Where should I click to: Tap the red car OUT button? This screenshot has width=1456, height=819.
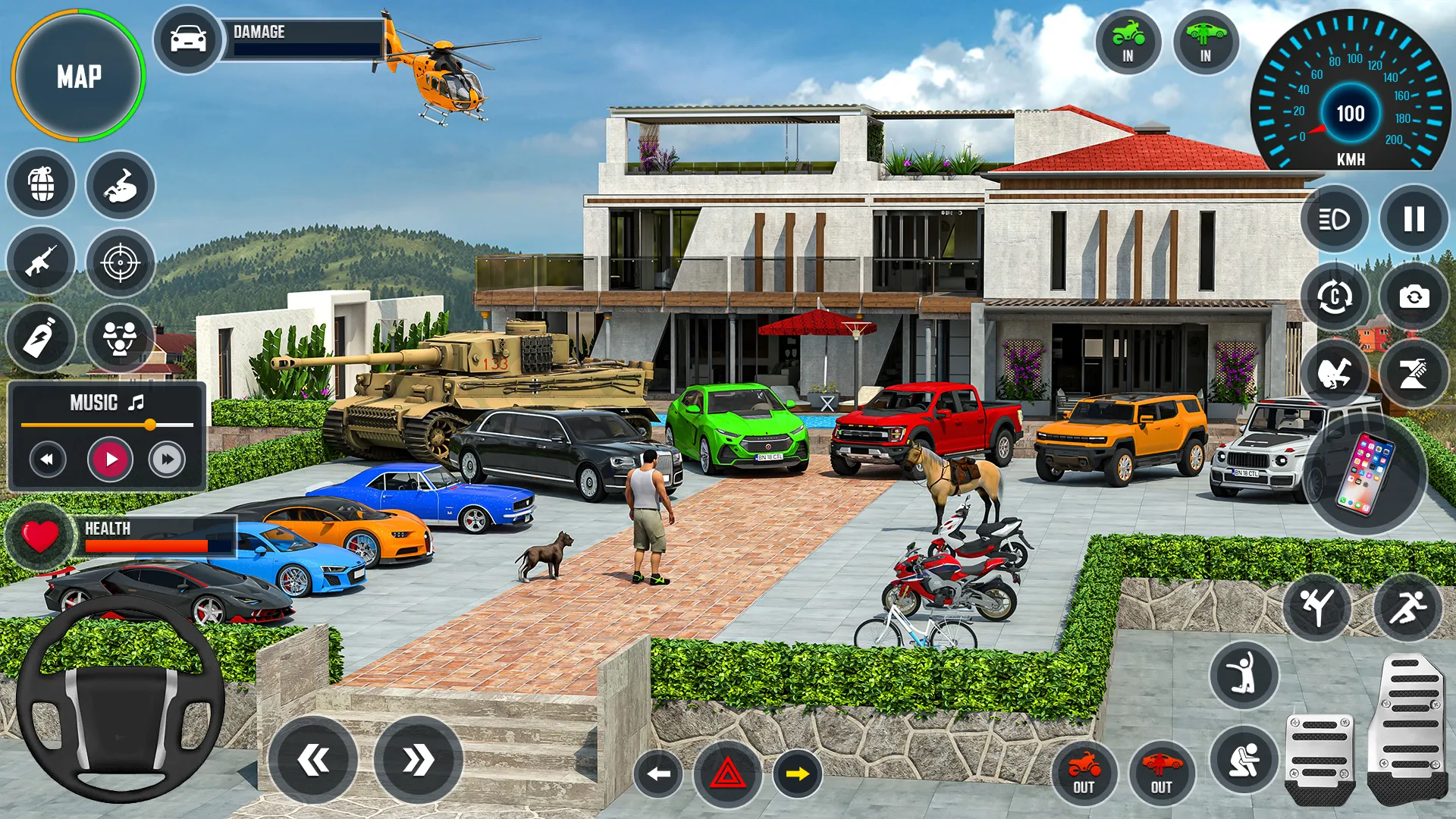click(x=1161, y=773)
